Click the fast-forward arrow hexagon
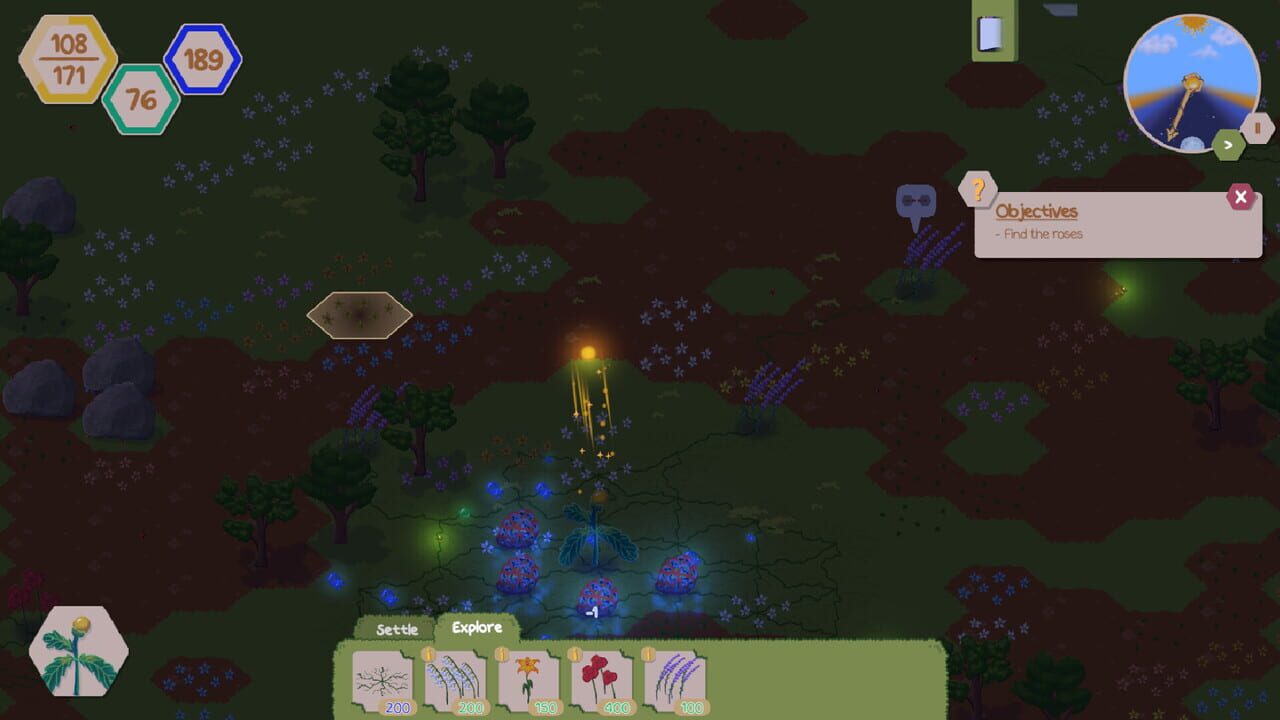The image size is (1280, 720). click(x=1227, y=145)
